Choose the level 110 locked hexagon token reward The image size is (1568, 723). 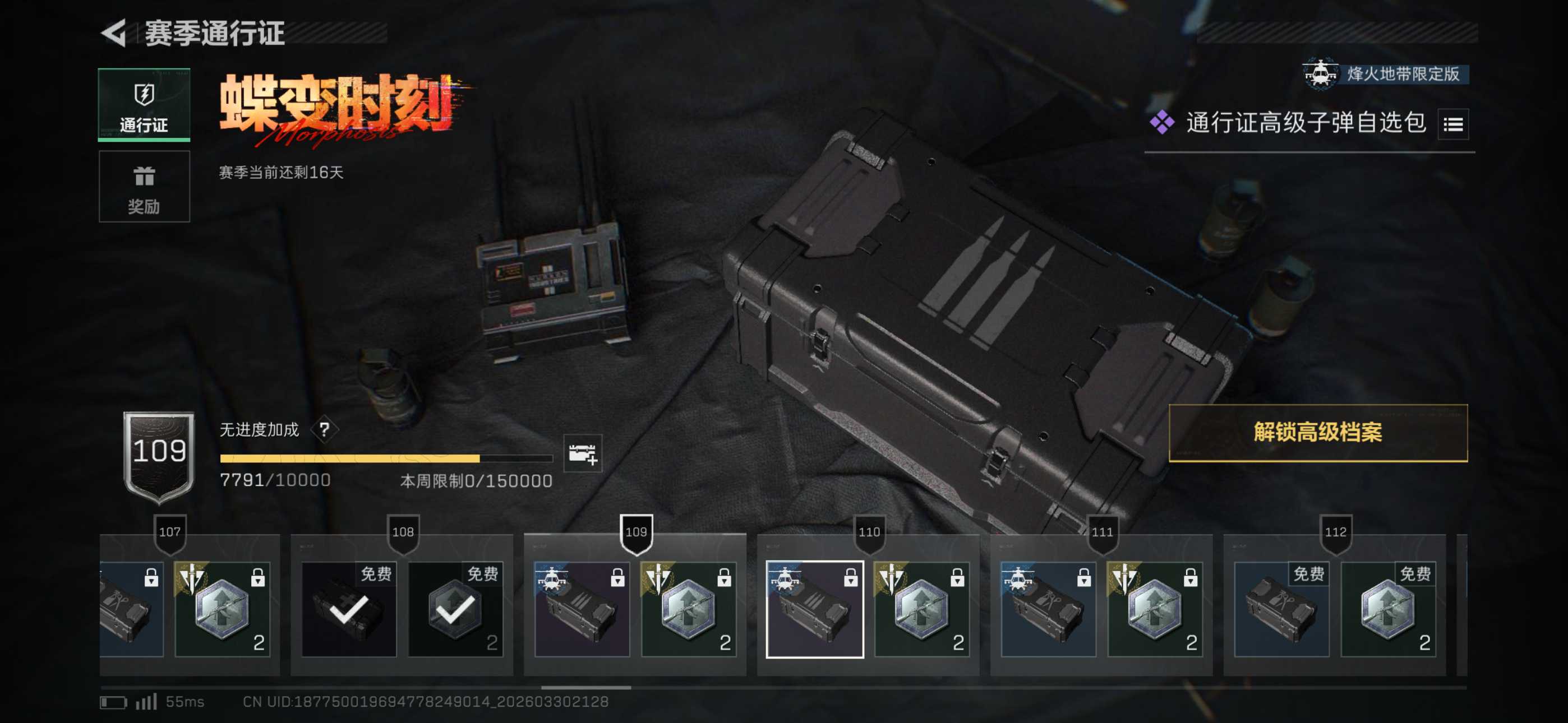921,609
